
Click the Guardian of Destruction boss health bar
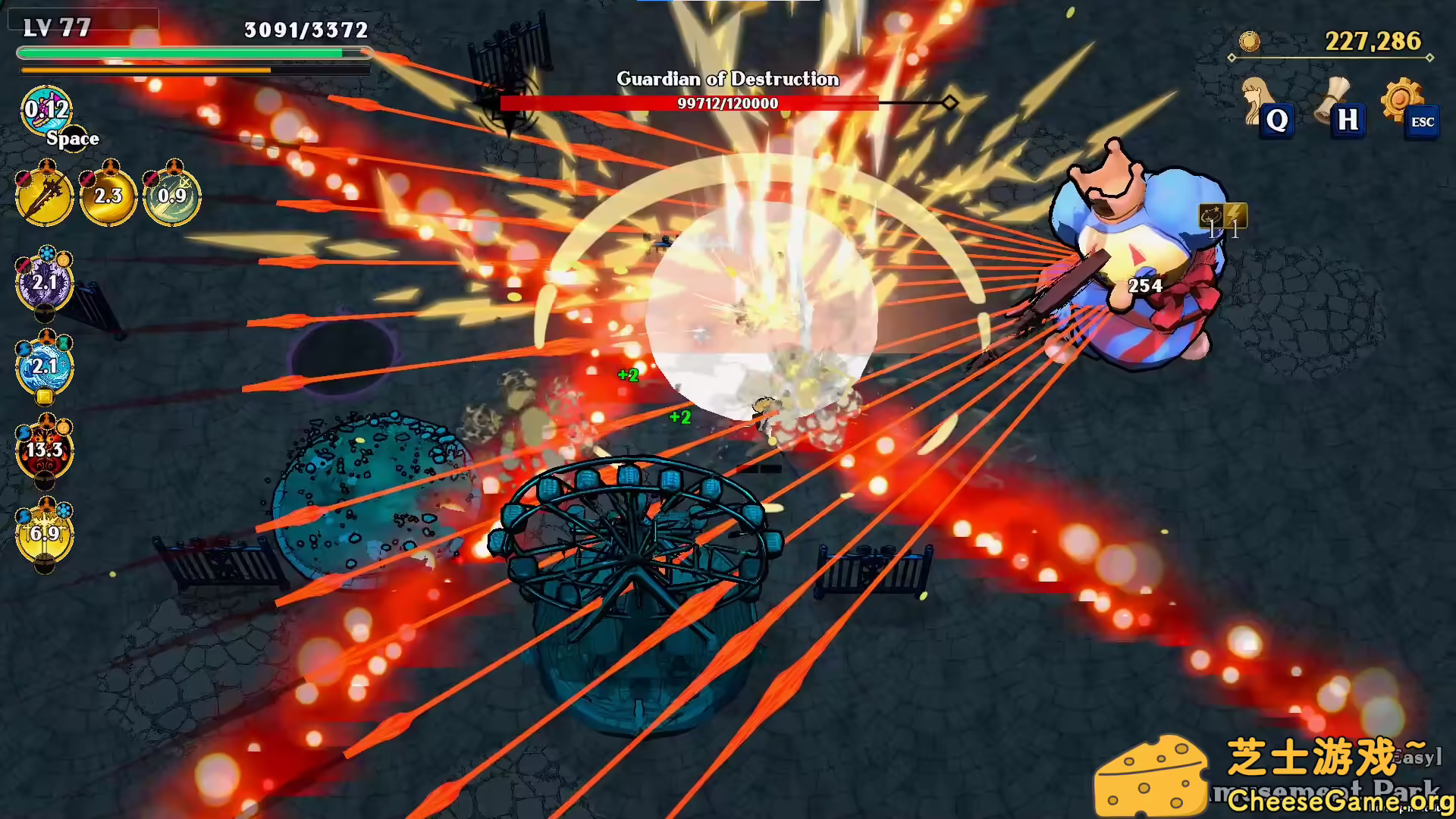(728, 103)
